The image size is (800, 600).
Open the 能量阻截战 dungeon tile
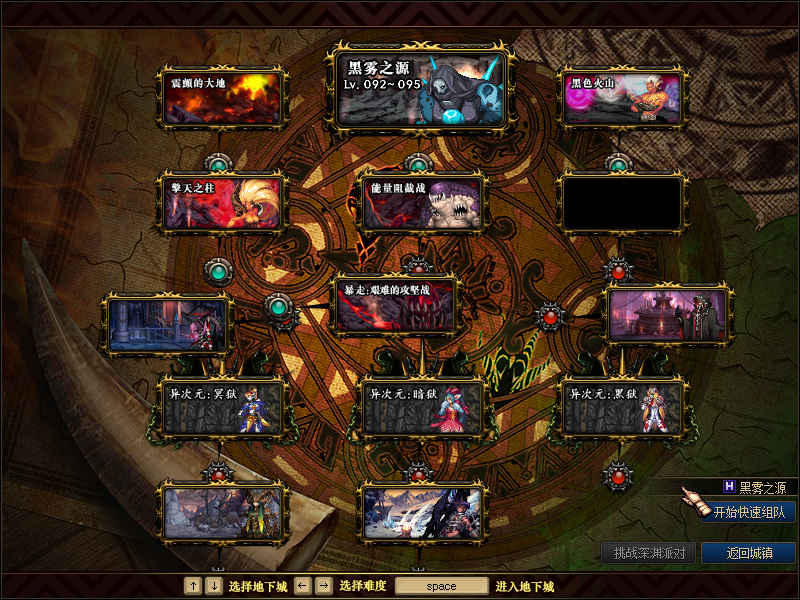[x=421, y=203]
